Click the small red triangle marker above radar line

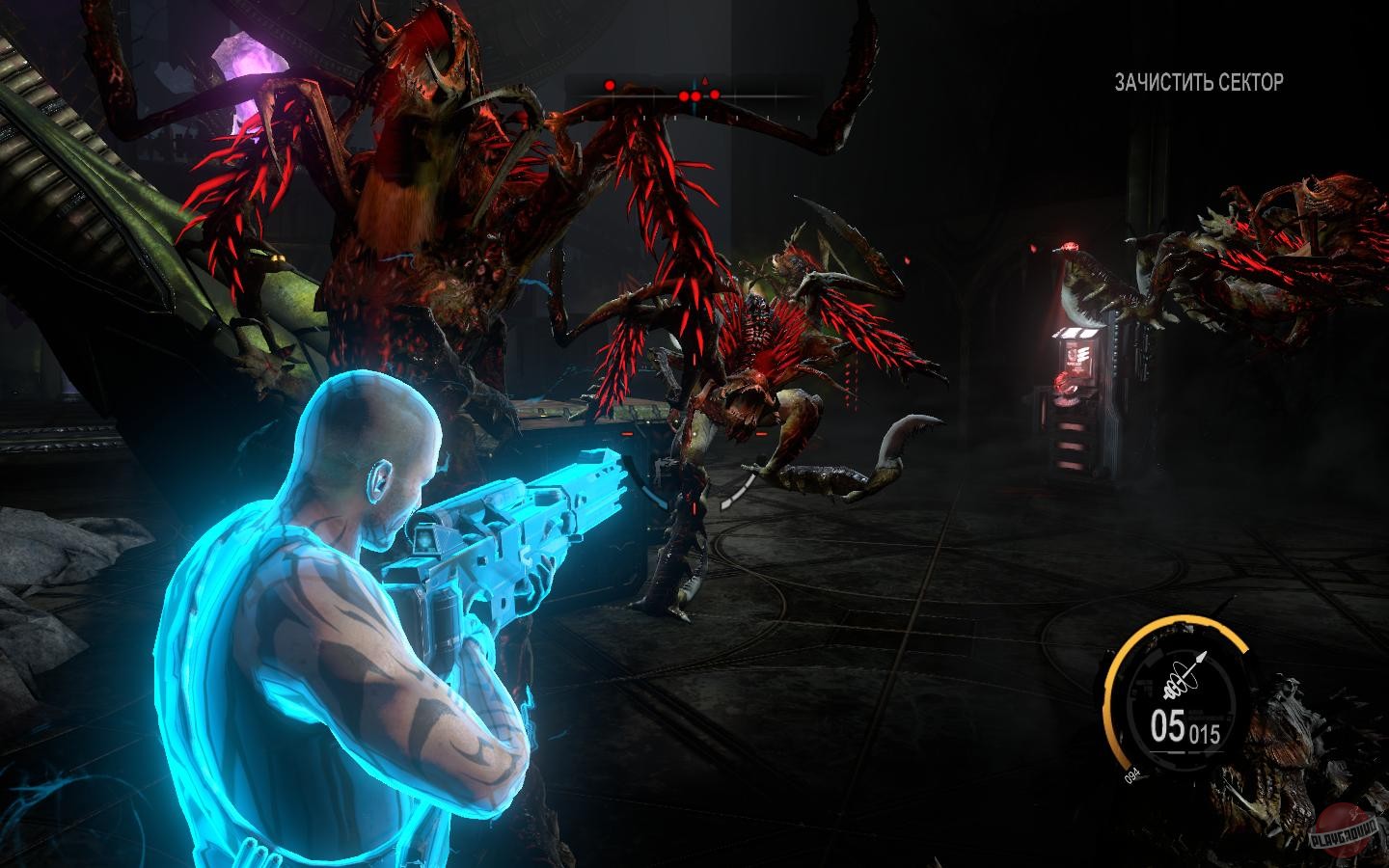705,81
